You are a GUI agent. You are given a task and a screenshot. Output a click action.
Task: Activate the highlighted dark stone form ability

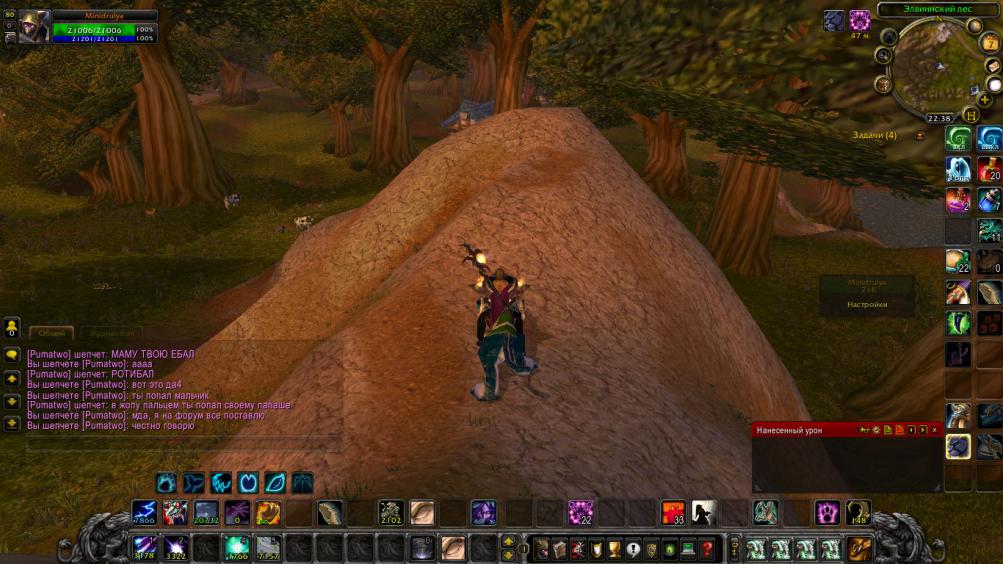pyautogui.click(x=957, y=446)
